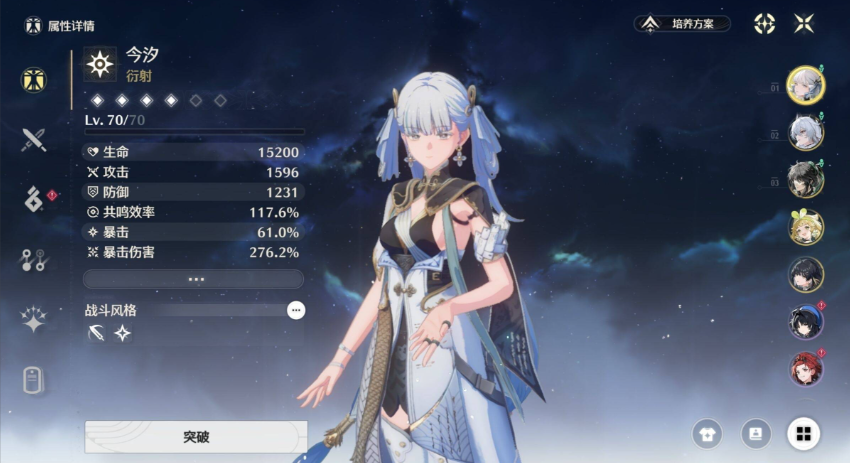This screenshot has width=850, height=463.
Task: Show the full character grid view
Action: (803, 433)
